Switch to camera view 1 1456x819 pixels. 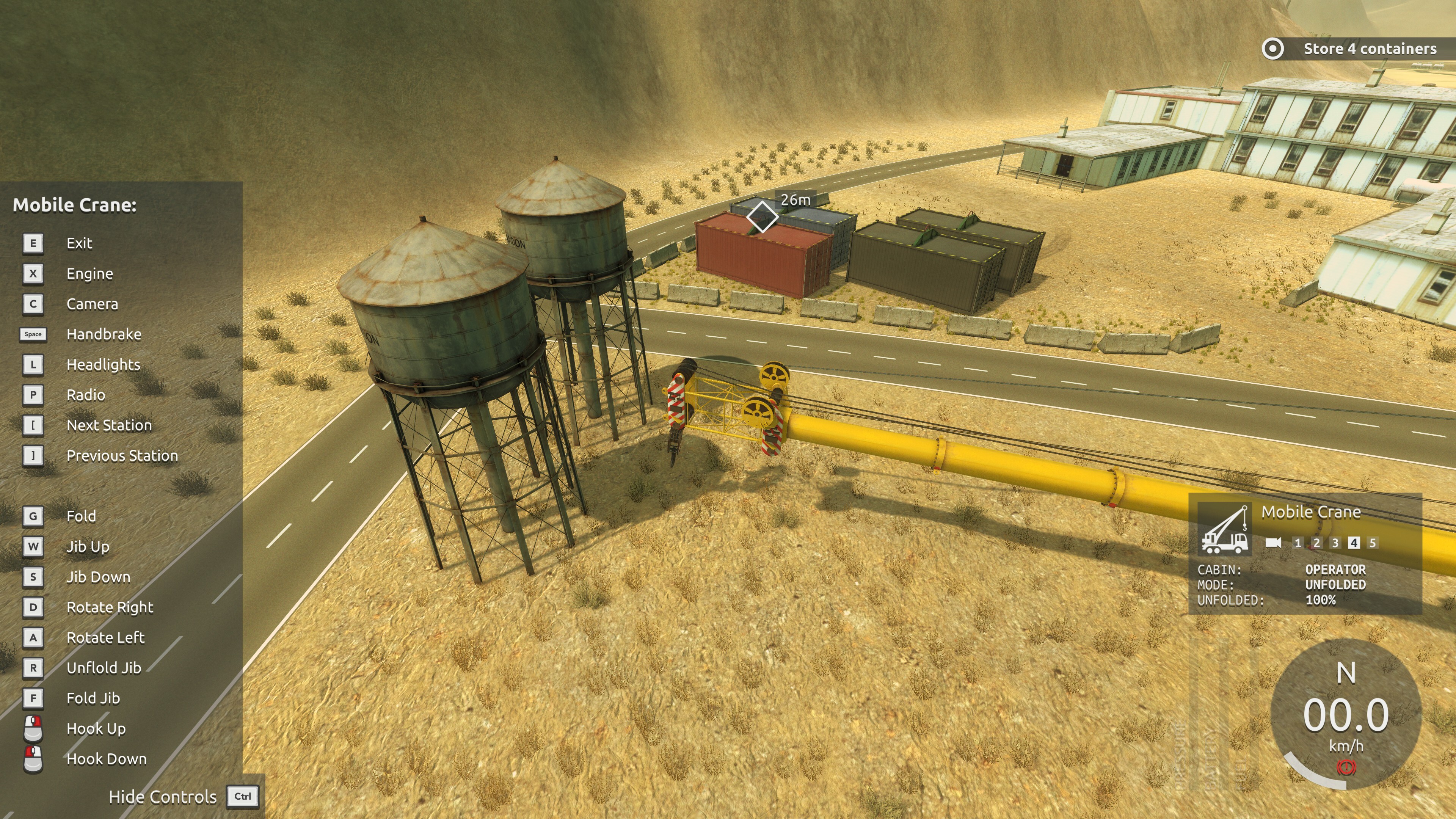[1298, 543]
